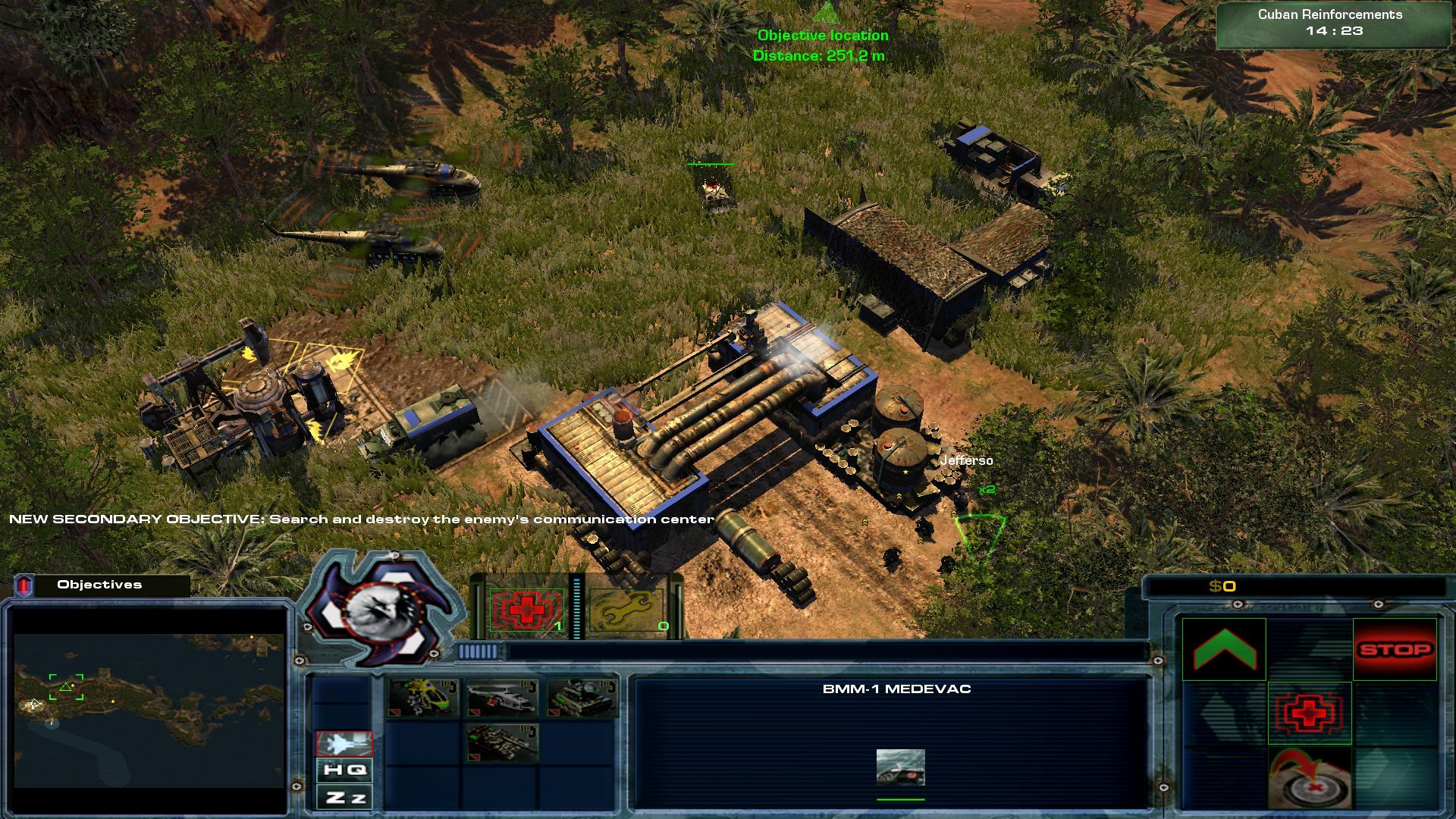The height and width of the screenshot is (819, 1456).
Task: Open the Objectives panel
Action: click(x=99, y=585)
